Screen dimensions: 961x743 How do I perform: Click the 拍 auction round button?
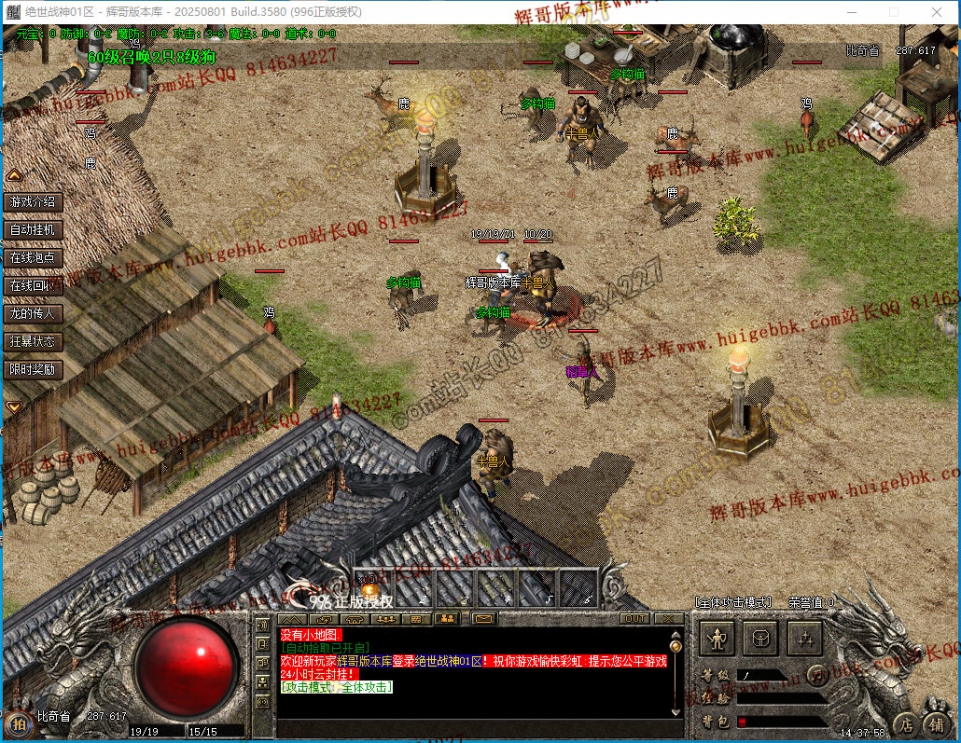[17, 725]
